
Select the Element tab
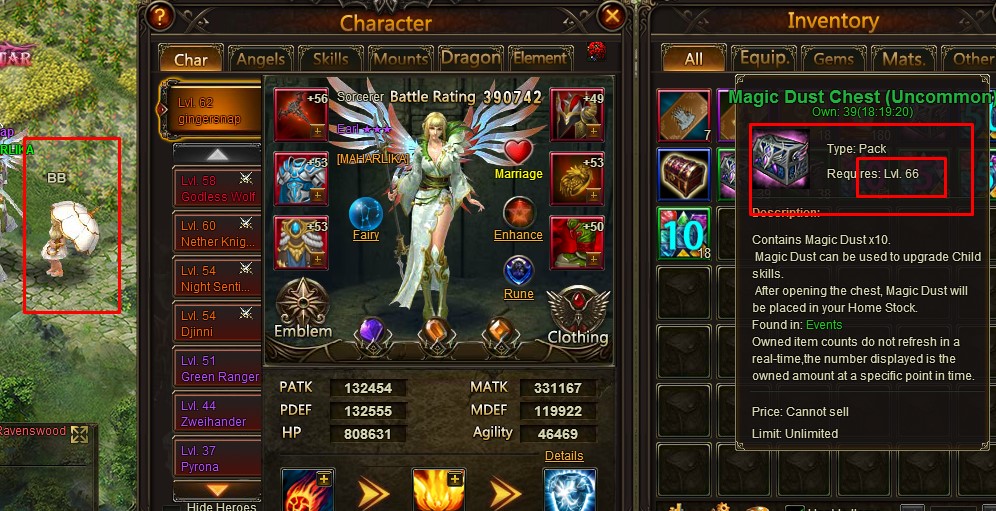(540, 59)
